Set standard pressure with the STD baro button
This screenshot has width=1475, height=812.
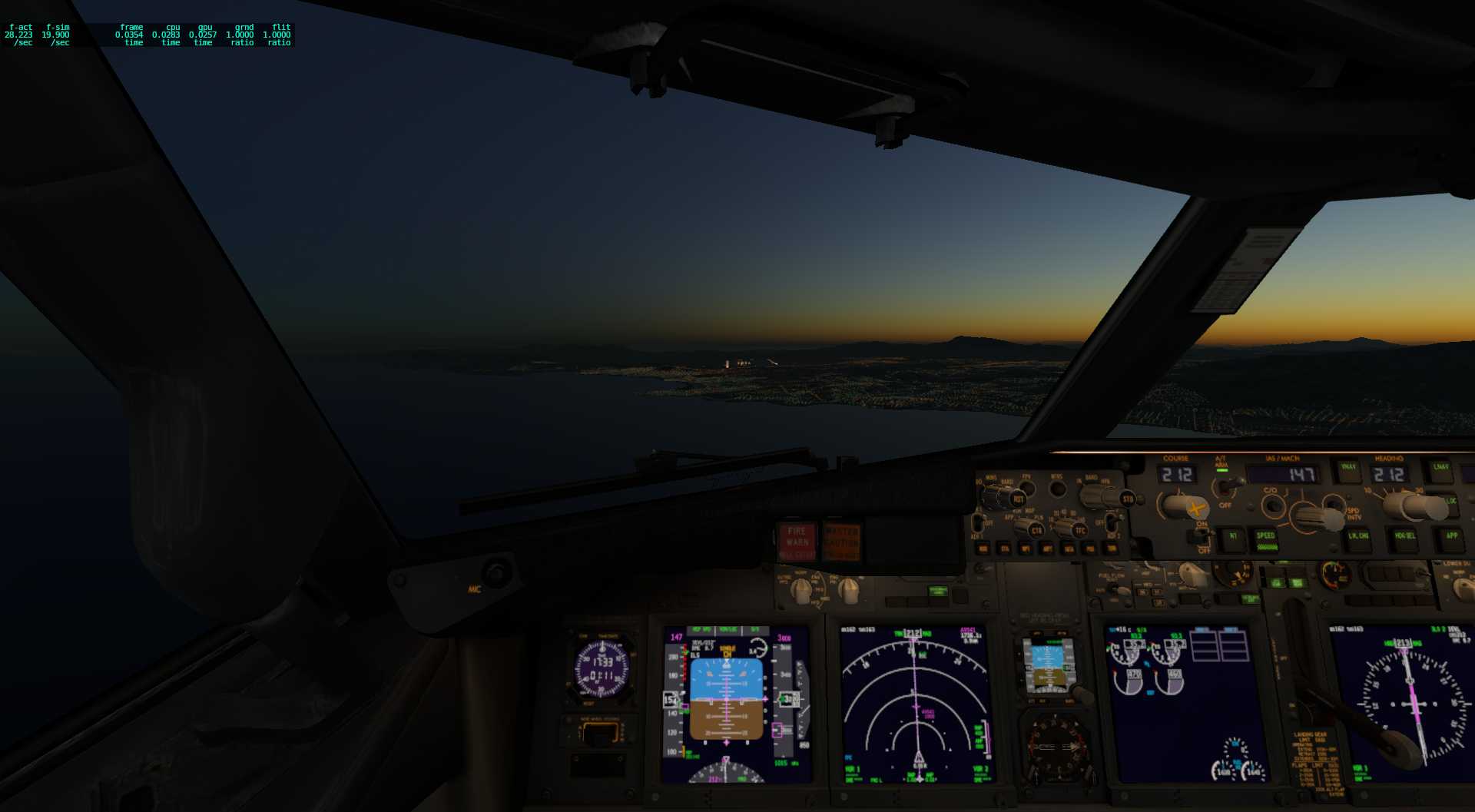(x=1128, y=499)
